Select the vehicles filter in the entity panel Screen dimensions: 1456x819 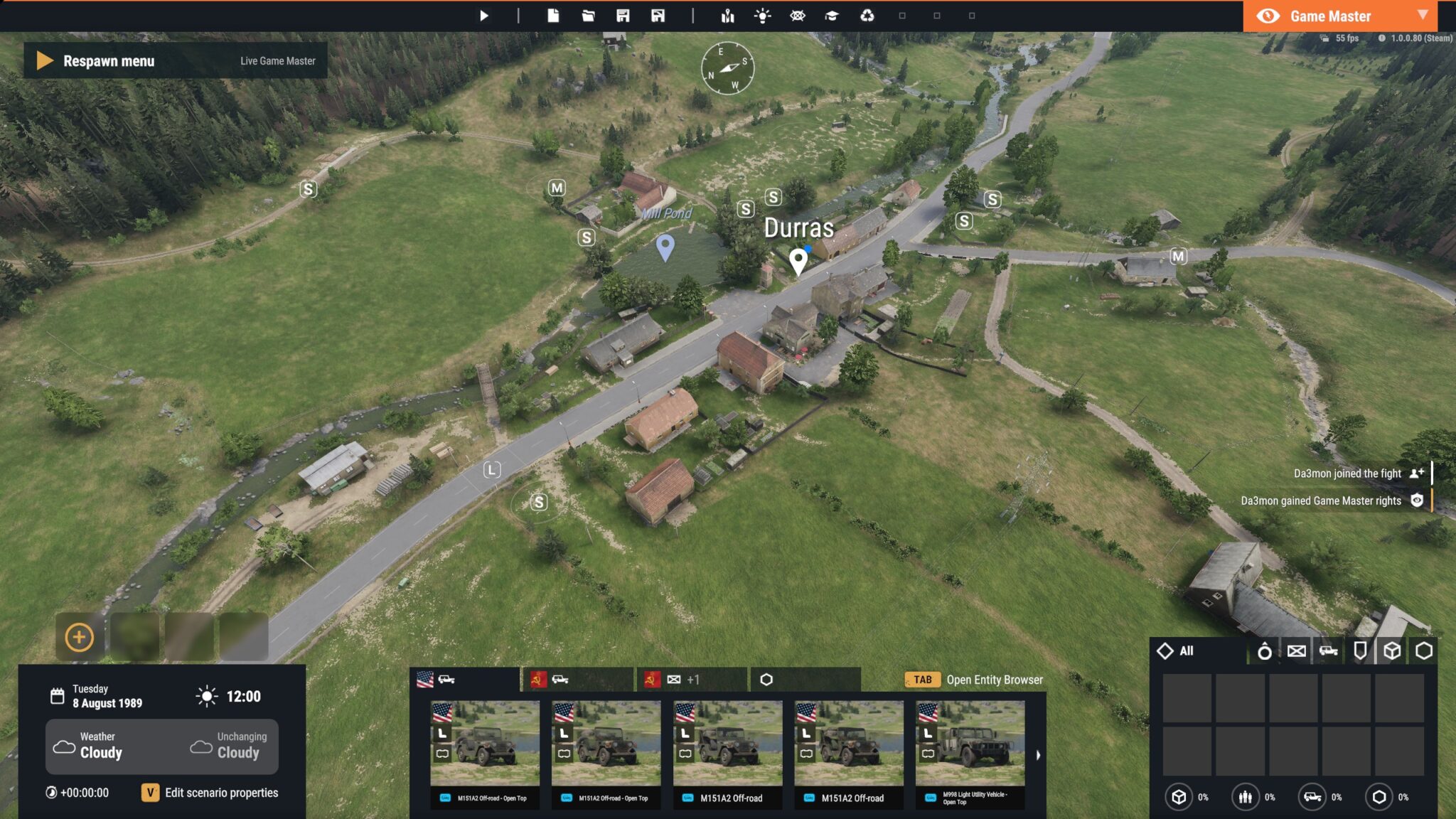tap(1329, 651)
